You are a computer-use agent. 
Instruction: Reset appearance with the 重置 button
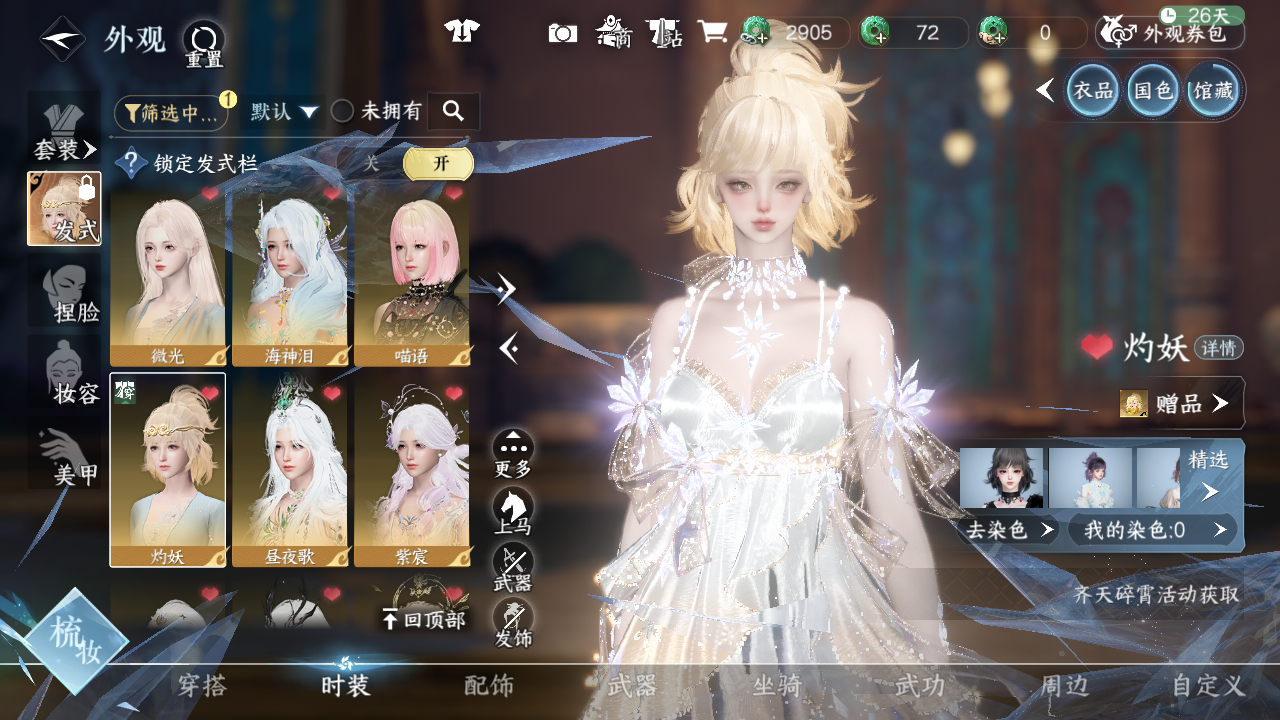click(x=204, y=45)
